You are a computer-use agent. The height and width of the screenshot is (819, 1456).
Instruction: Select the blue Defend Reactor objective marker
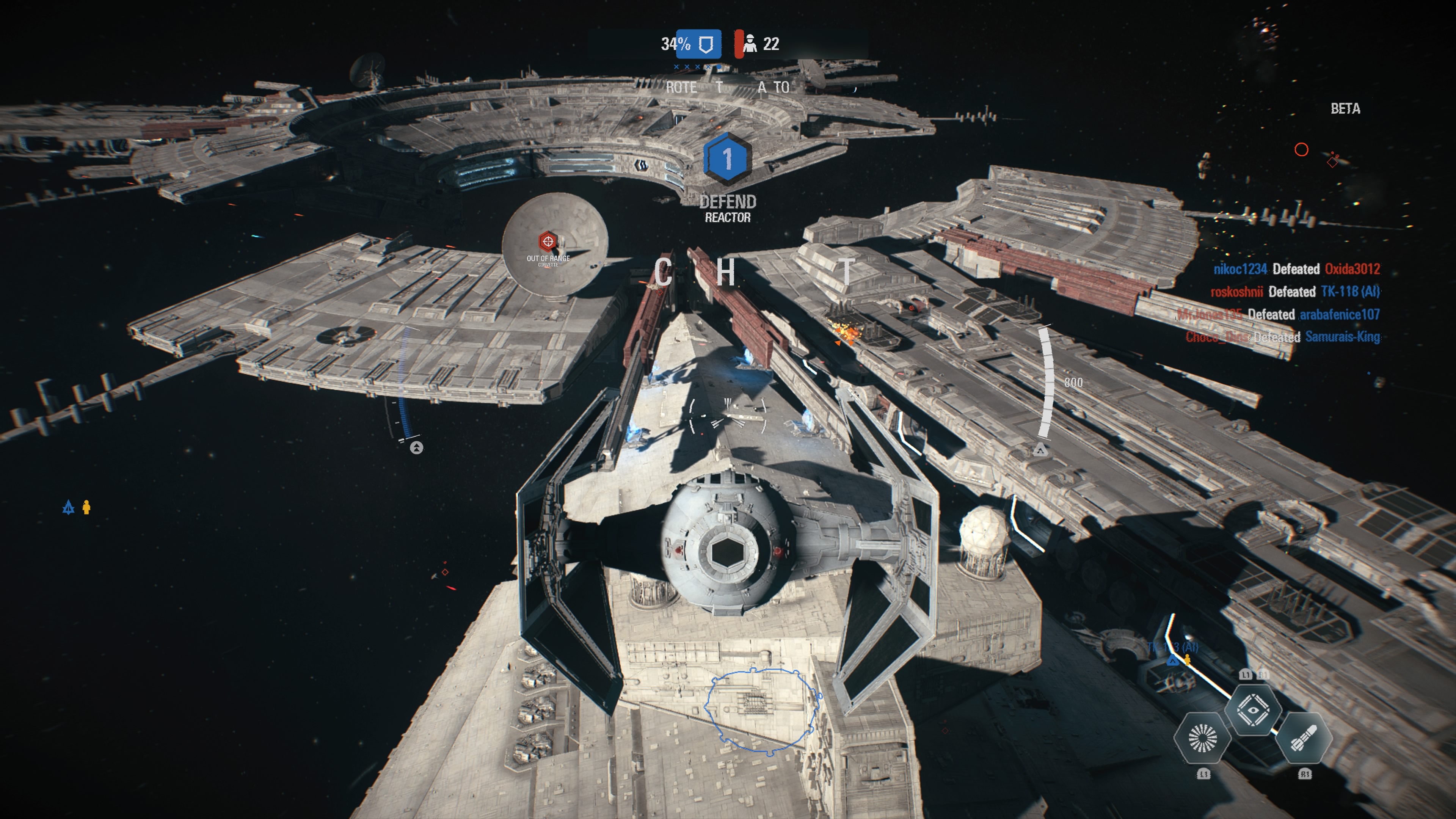tap(728, 159)
